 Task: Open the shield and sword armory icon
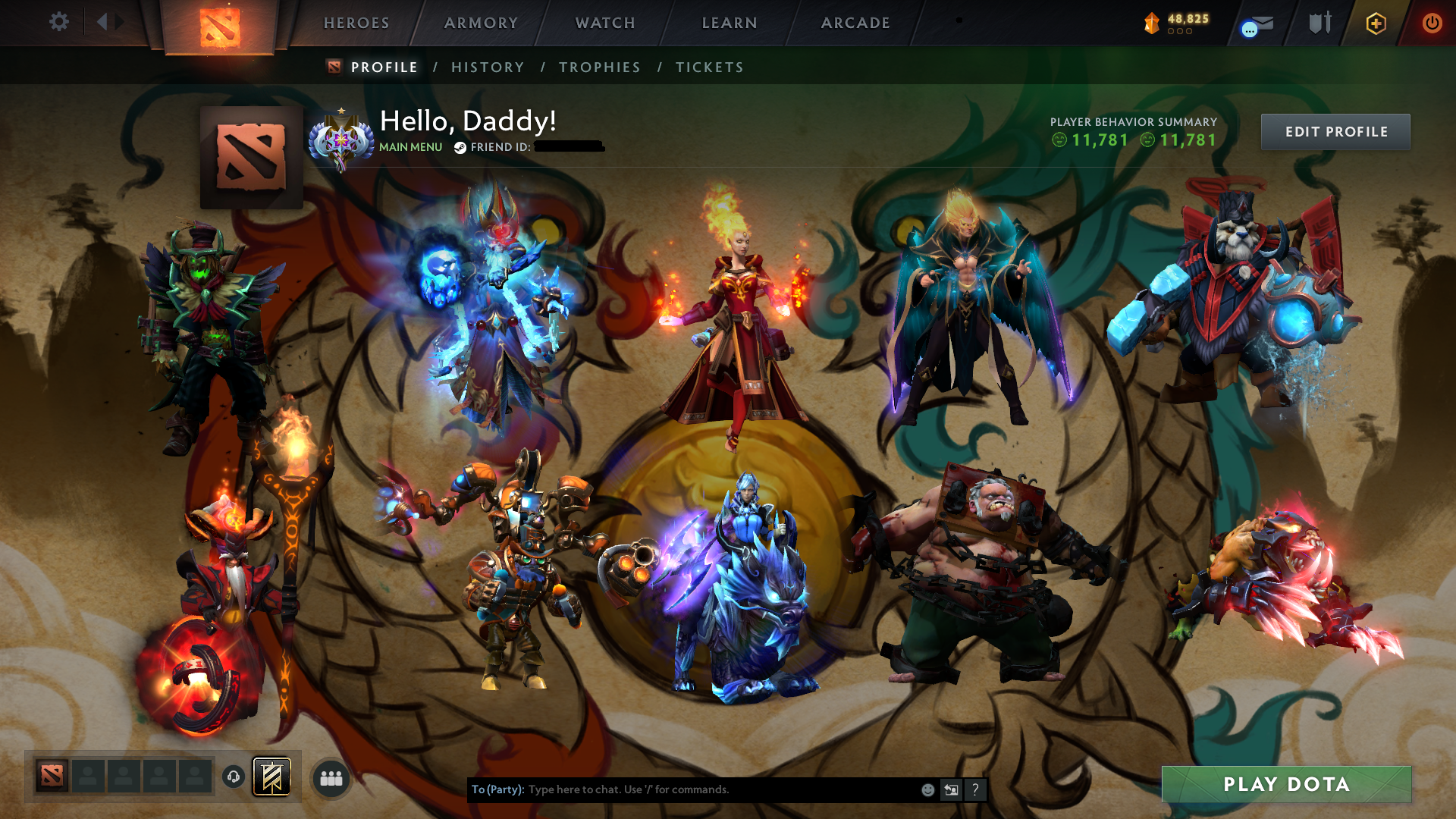tap(1319, 22)
